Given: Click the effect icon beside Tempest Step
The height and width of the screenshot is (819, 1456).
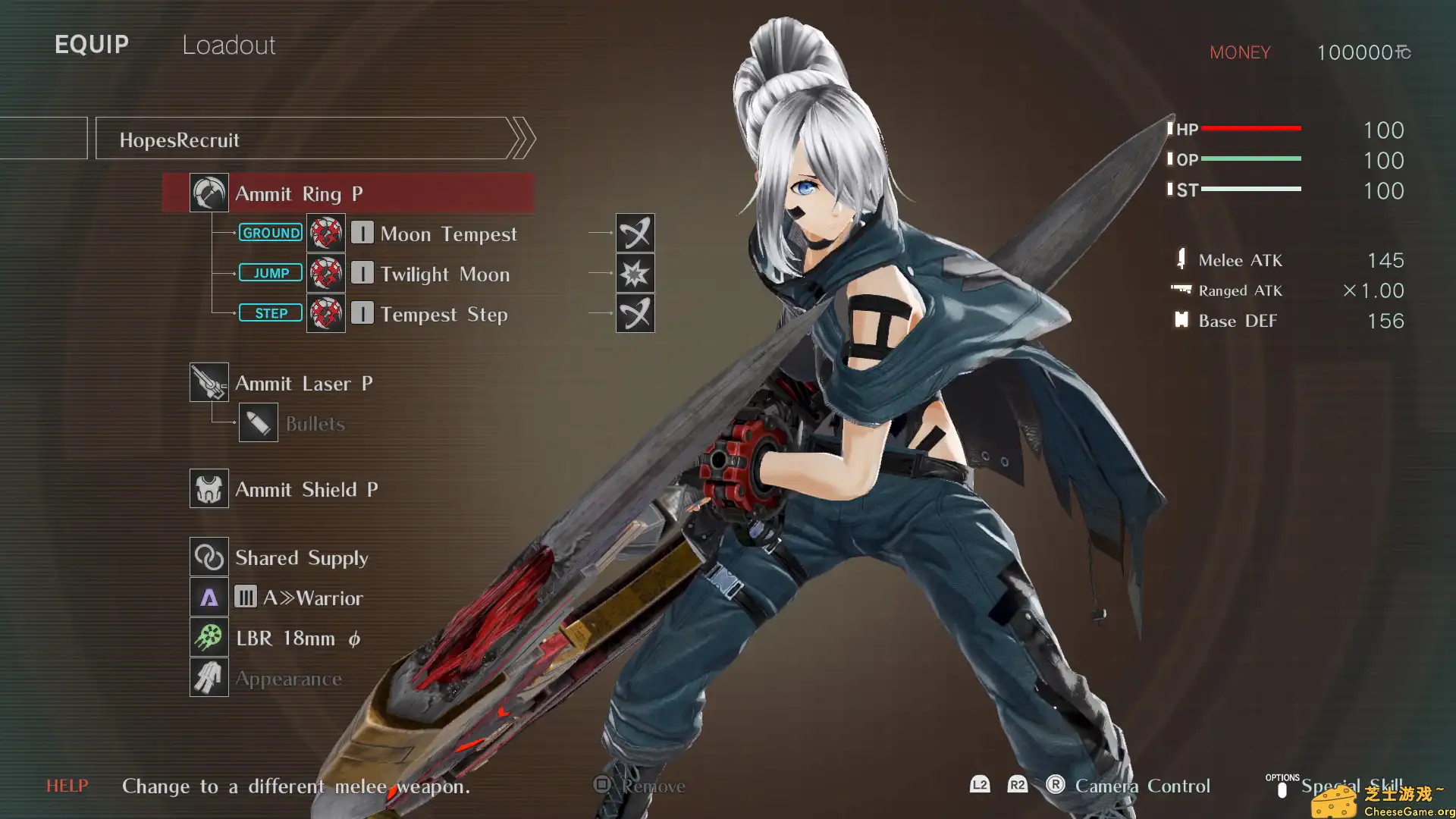Looking at the screenshot, I should click(635, 314).
